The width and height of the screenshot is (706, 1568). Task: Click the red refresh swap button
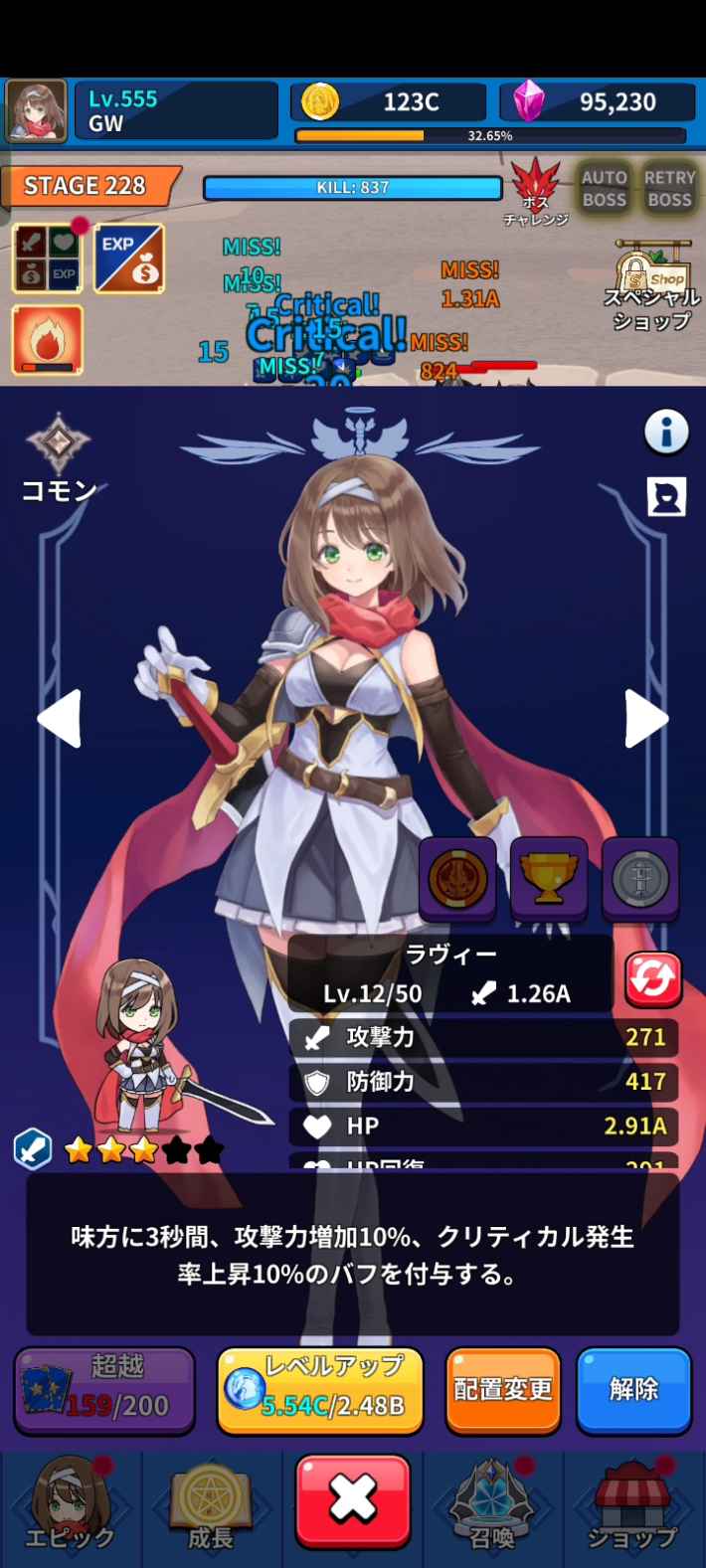[652, 979]
